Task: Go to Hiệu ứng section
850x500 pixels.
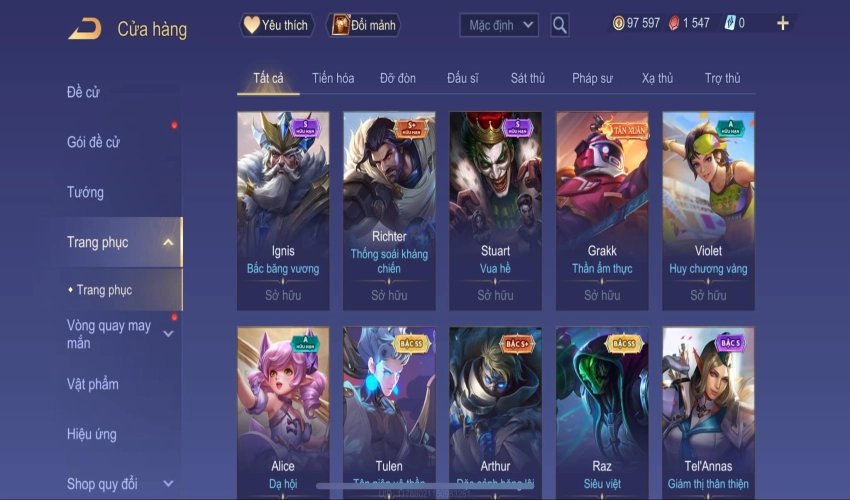Action: coord(91,434)
